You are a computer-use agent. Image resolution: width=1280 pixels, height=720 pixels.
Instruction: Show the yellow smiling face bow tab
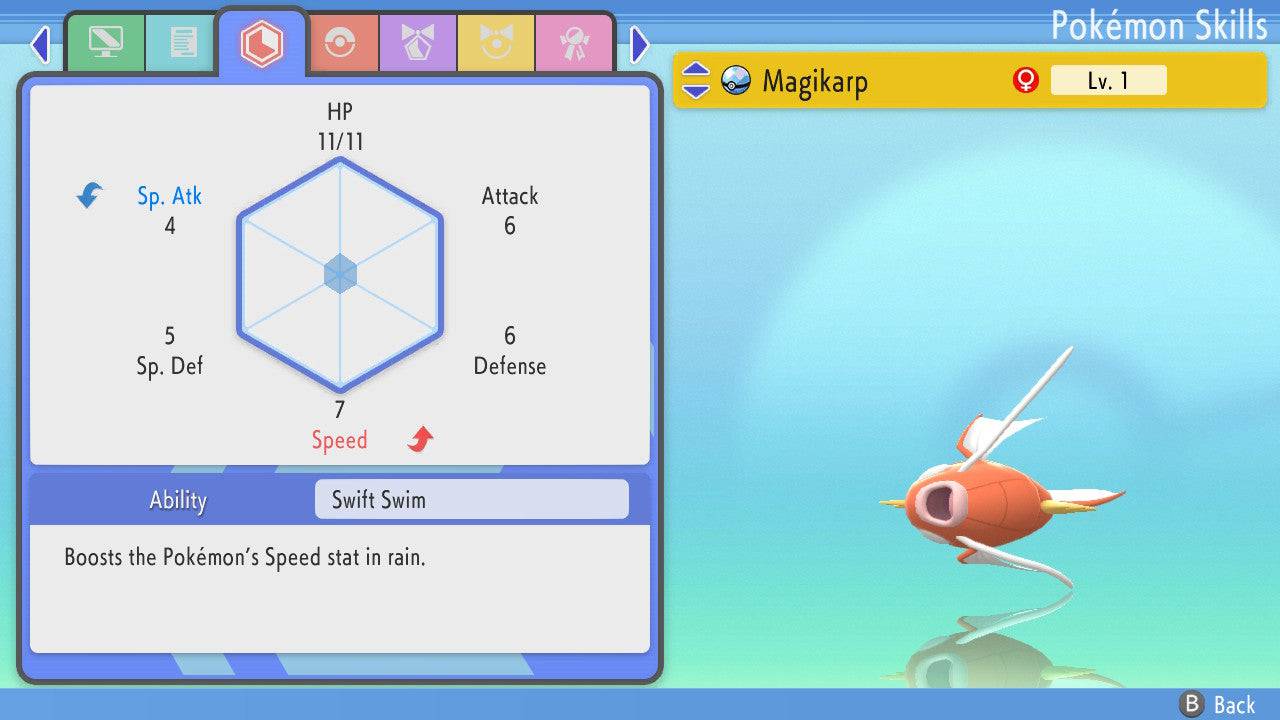click(x=495, y=43)
